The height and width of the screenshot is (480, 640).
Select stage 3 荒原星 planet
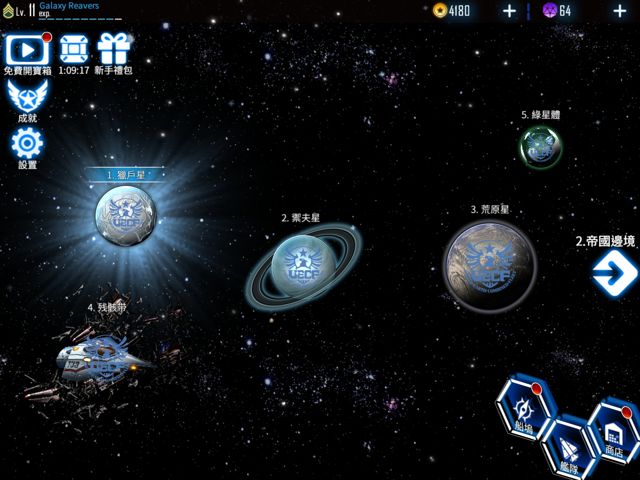point(490,266)
